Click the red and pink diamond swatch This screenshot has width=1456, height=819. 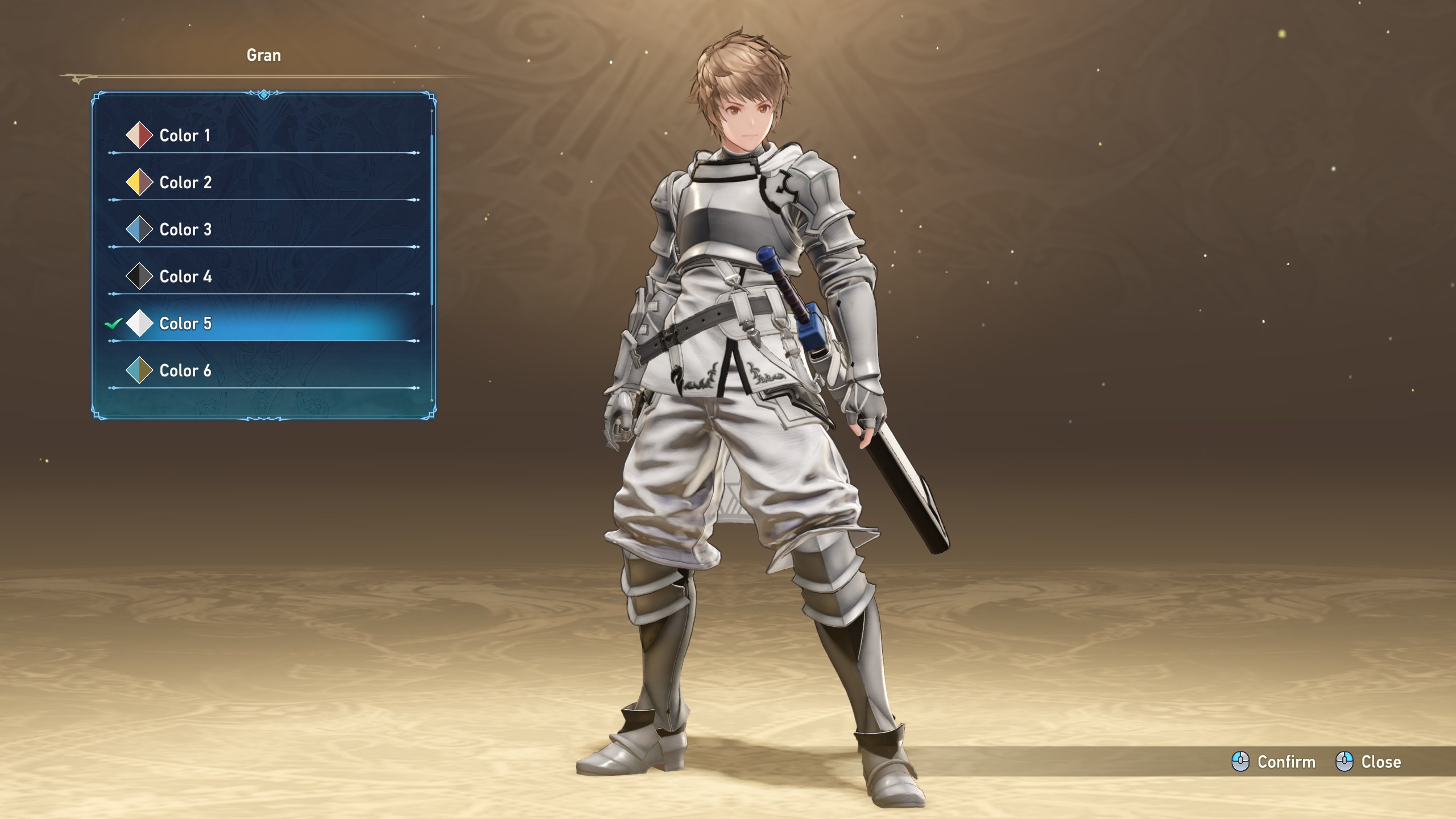139,135
